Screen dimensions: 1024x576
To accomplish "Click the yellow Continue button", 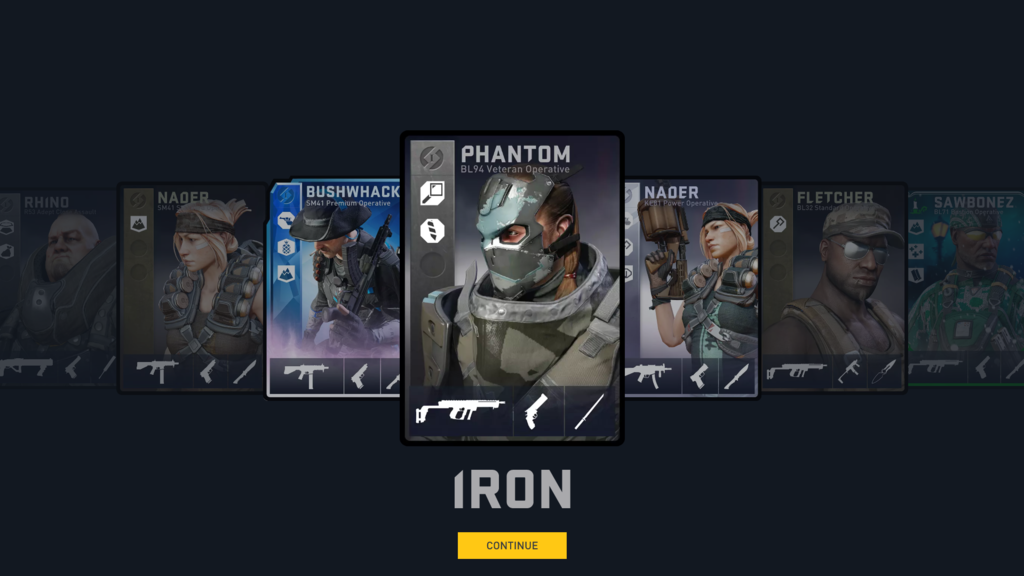I will (x=512, y=545).
